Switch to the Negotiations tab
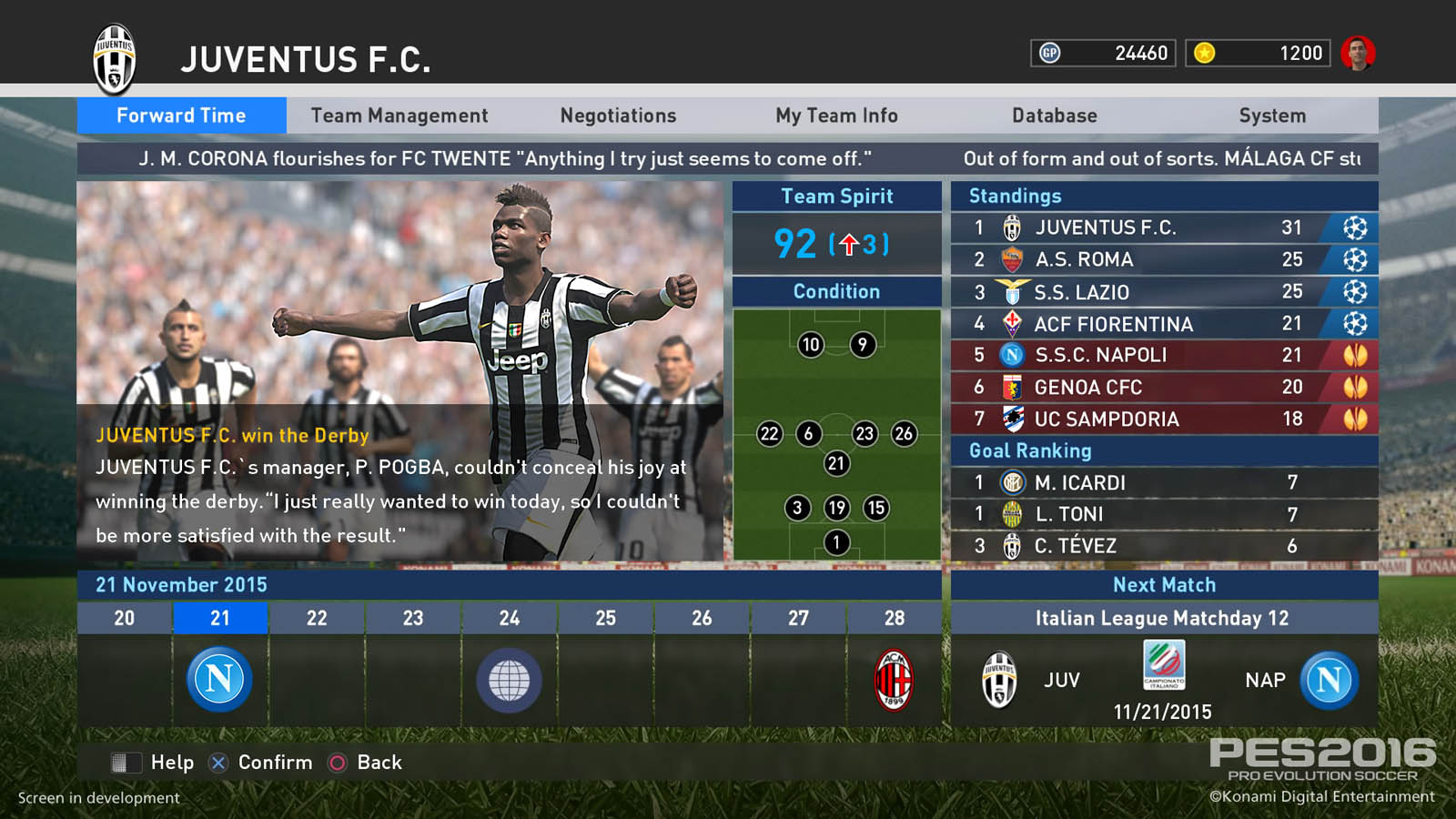1456x819 pixels. pyautogui.click(x=617, y=115)
